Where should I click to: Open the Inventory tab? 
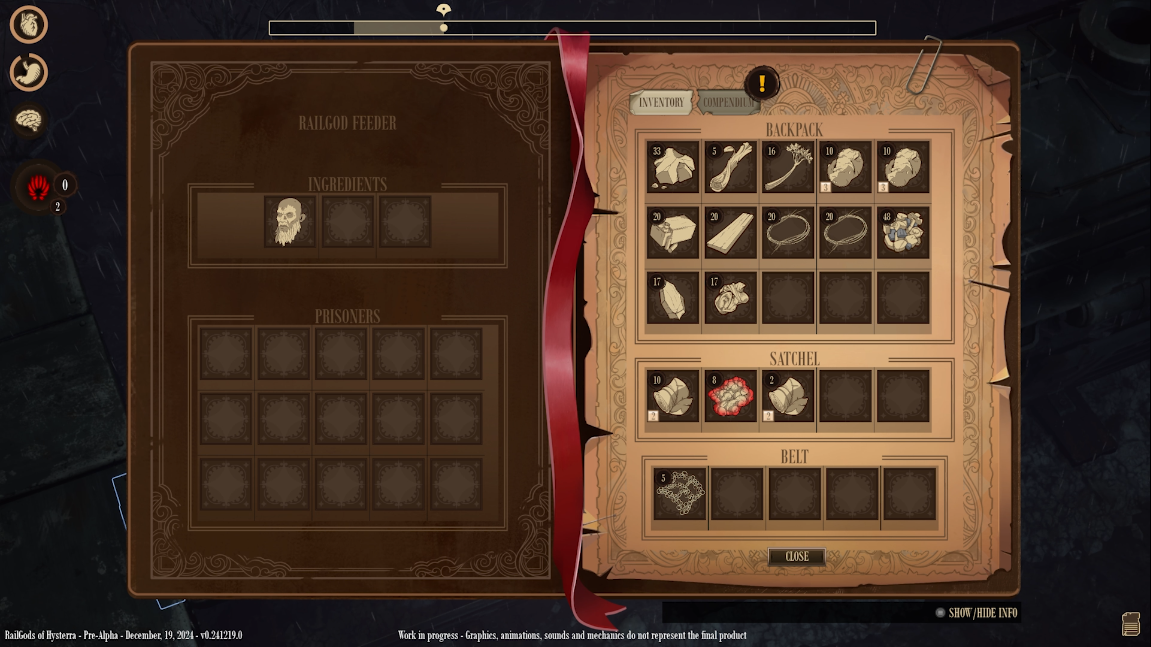[x=661, y=103]
